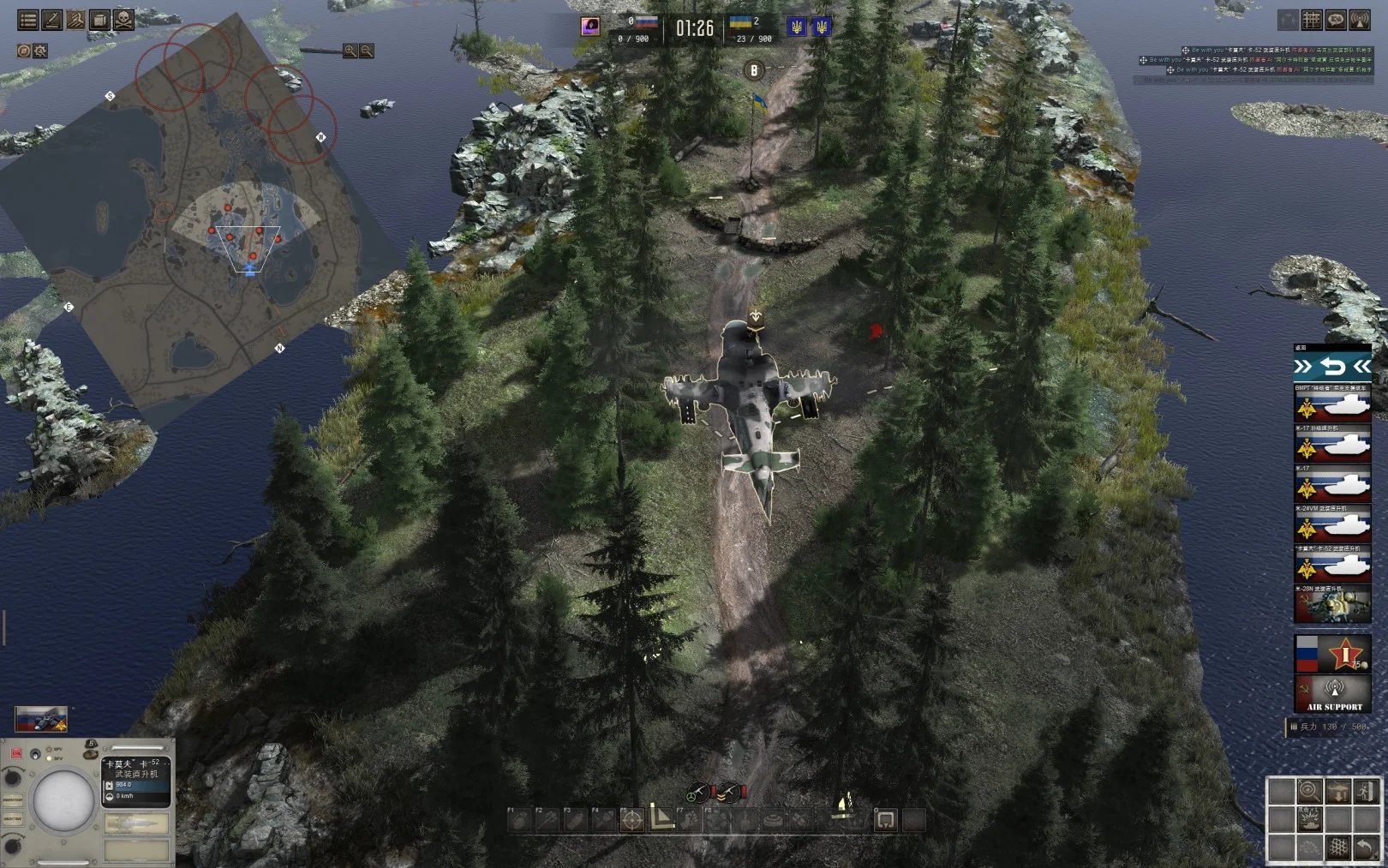
Task: Open minimap gear settings icon
Action: pyautogui.click(x=40, y=51)
